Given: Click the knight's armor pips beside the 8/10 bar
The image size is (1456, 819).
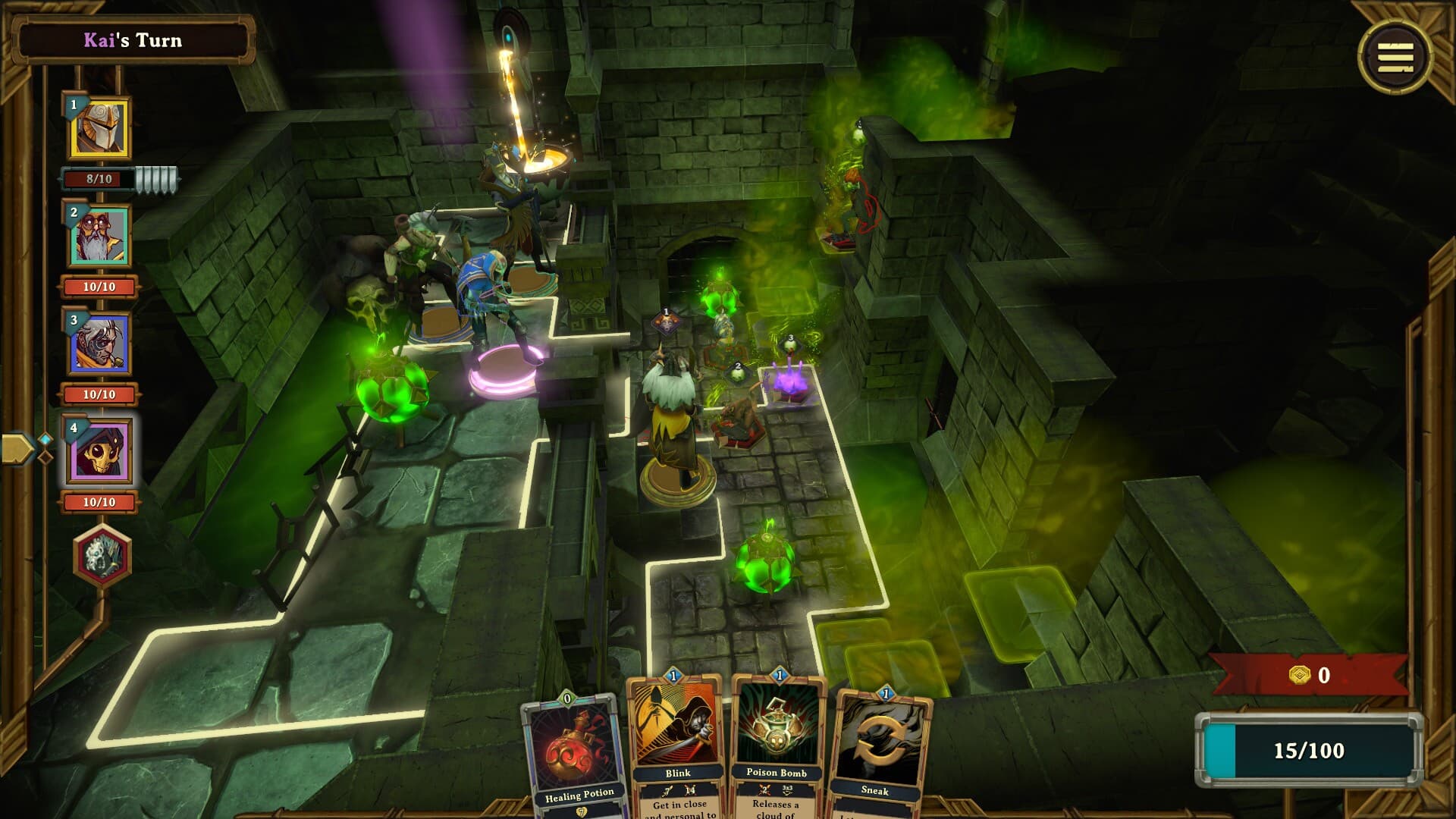Looking at the screenshot, I should pos(157,176).
